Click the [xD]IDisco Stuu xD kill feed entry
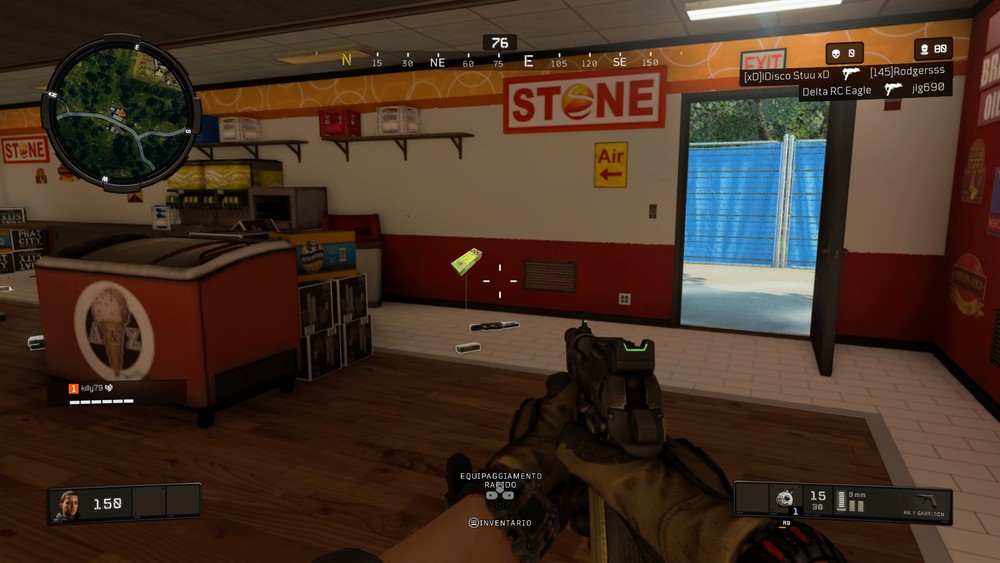Image resolution: width=1000 pixels, height=563 pixels. (x=787, y=74)
